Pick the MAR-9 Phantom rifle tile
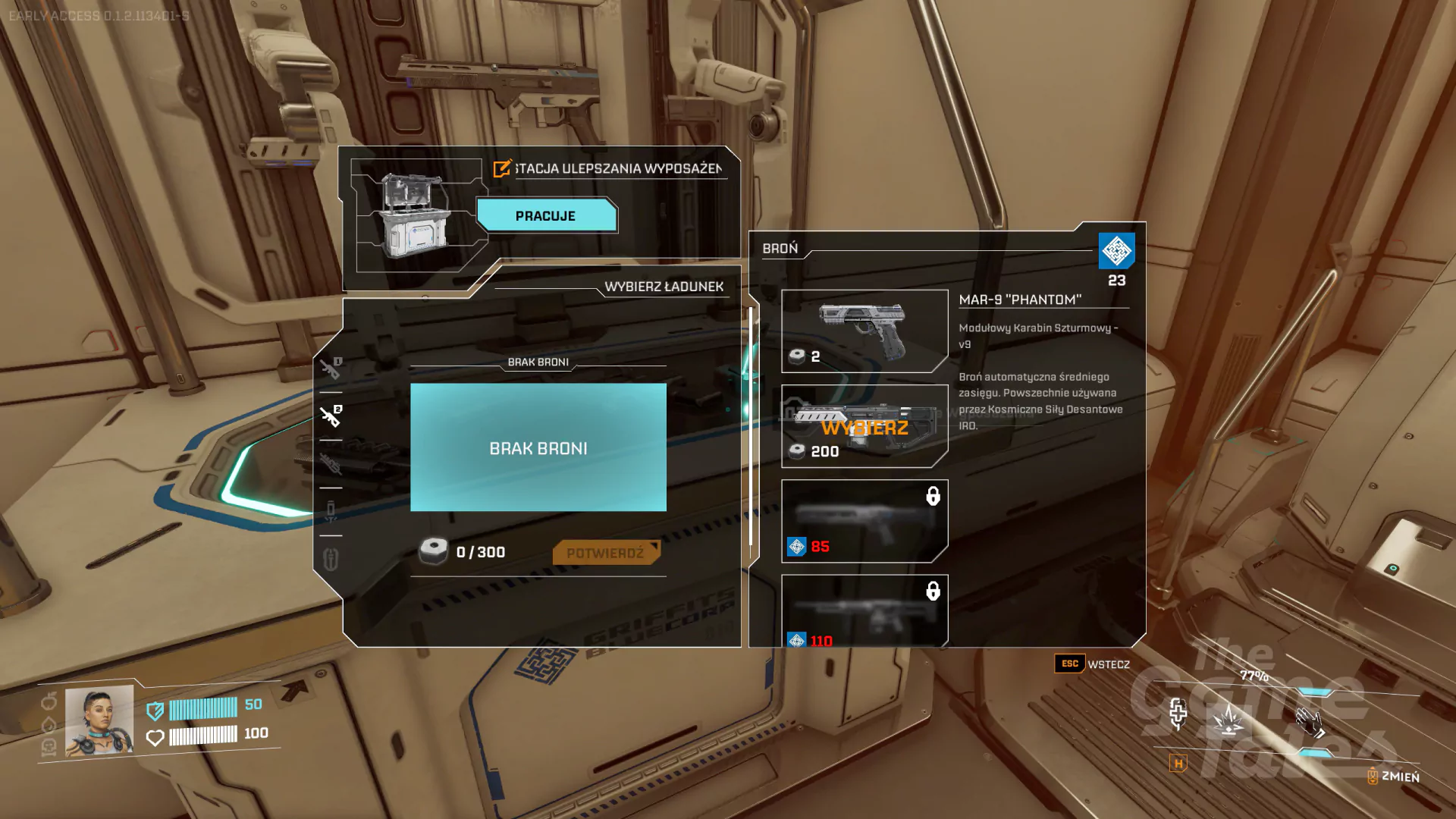This screenshot has width=1456, height=819. point(864,426)
